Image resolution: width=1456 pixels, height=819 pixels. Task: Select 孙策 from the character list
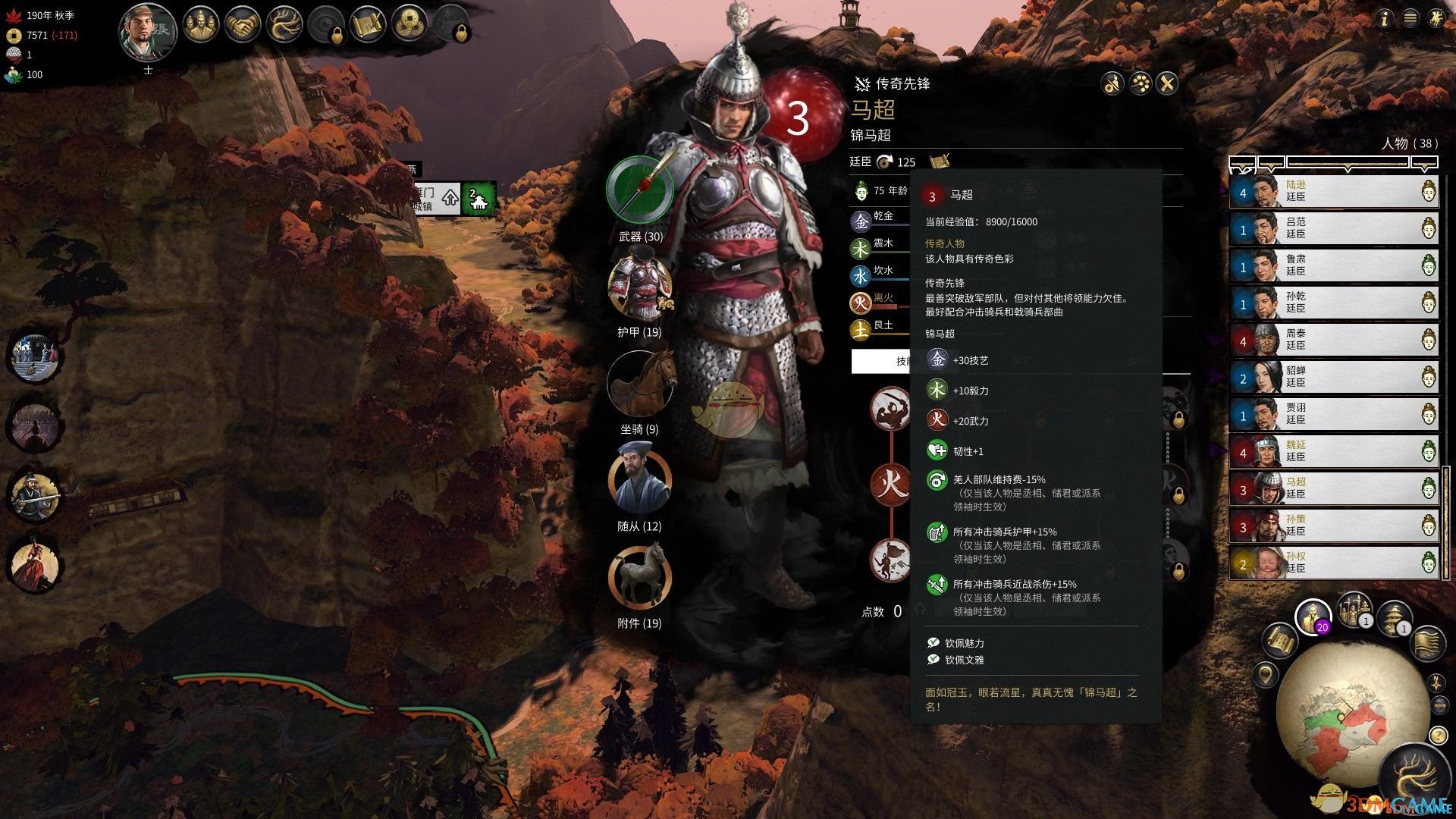[1333, 529]
